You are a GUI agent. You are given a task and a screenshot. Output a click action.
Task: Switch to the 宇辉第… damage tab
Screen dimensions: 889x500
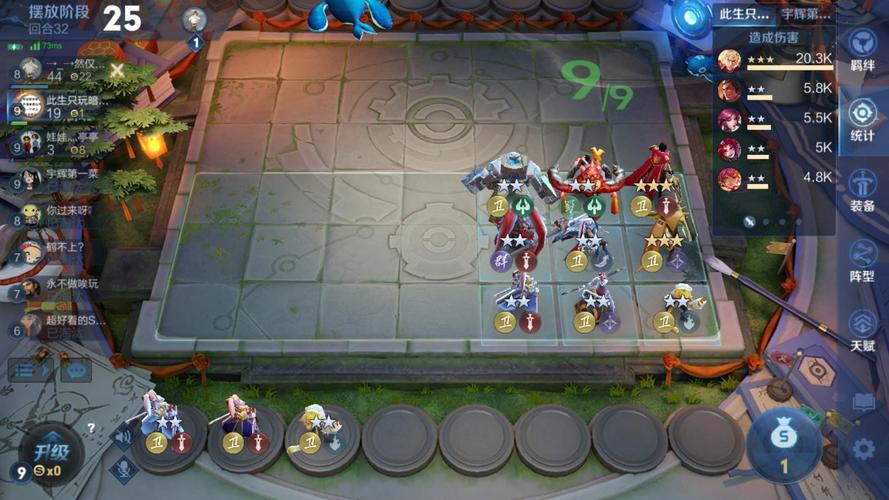click(x=806, y=14)
